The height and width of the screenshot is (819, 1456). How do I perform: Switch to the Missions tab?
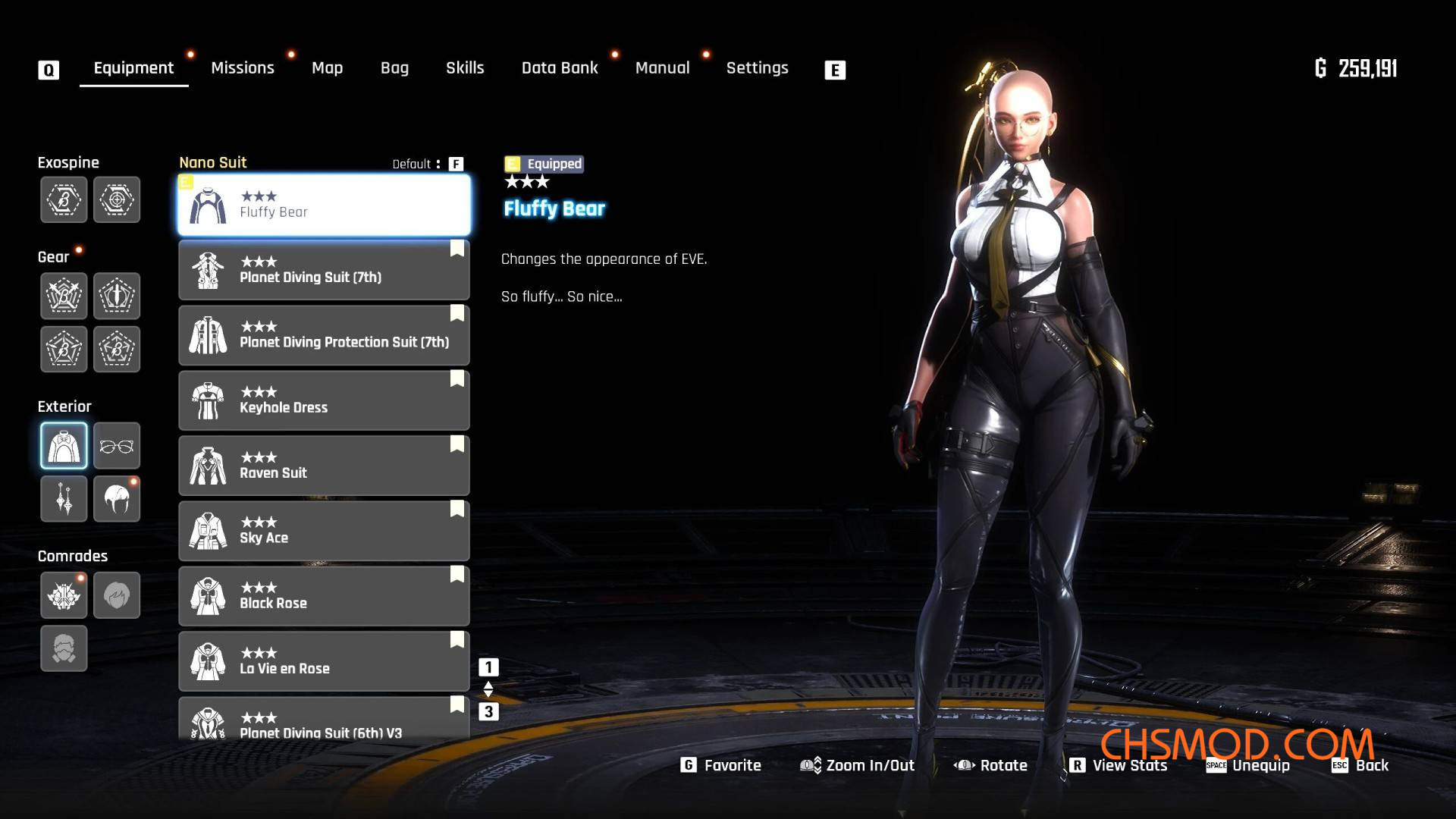pos(243,67)
